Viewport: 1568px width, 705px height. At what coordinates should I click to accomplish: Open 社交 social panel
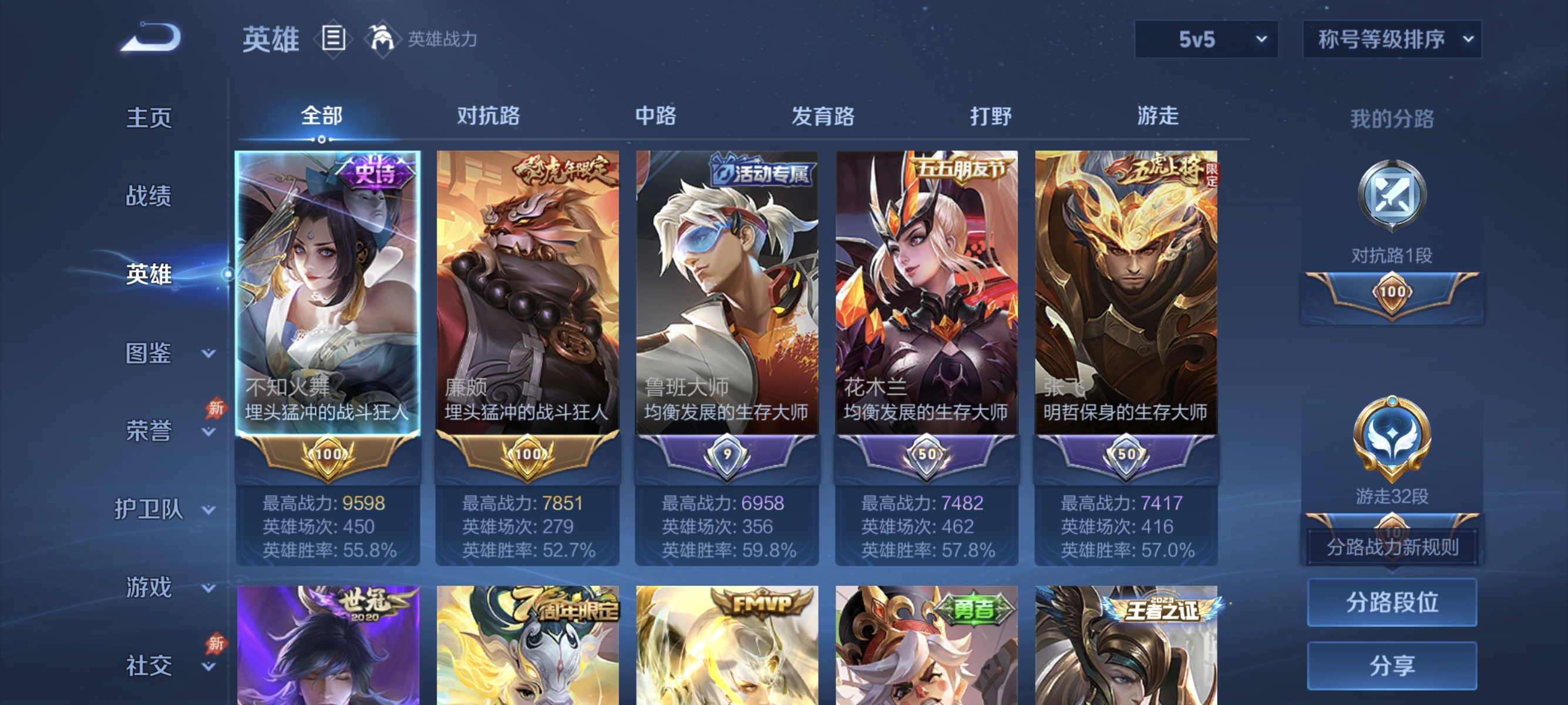coord(148,666)
